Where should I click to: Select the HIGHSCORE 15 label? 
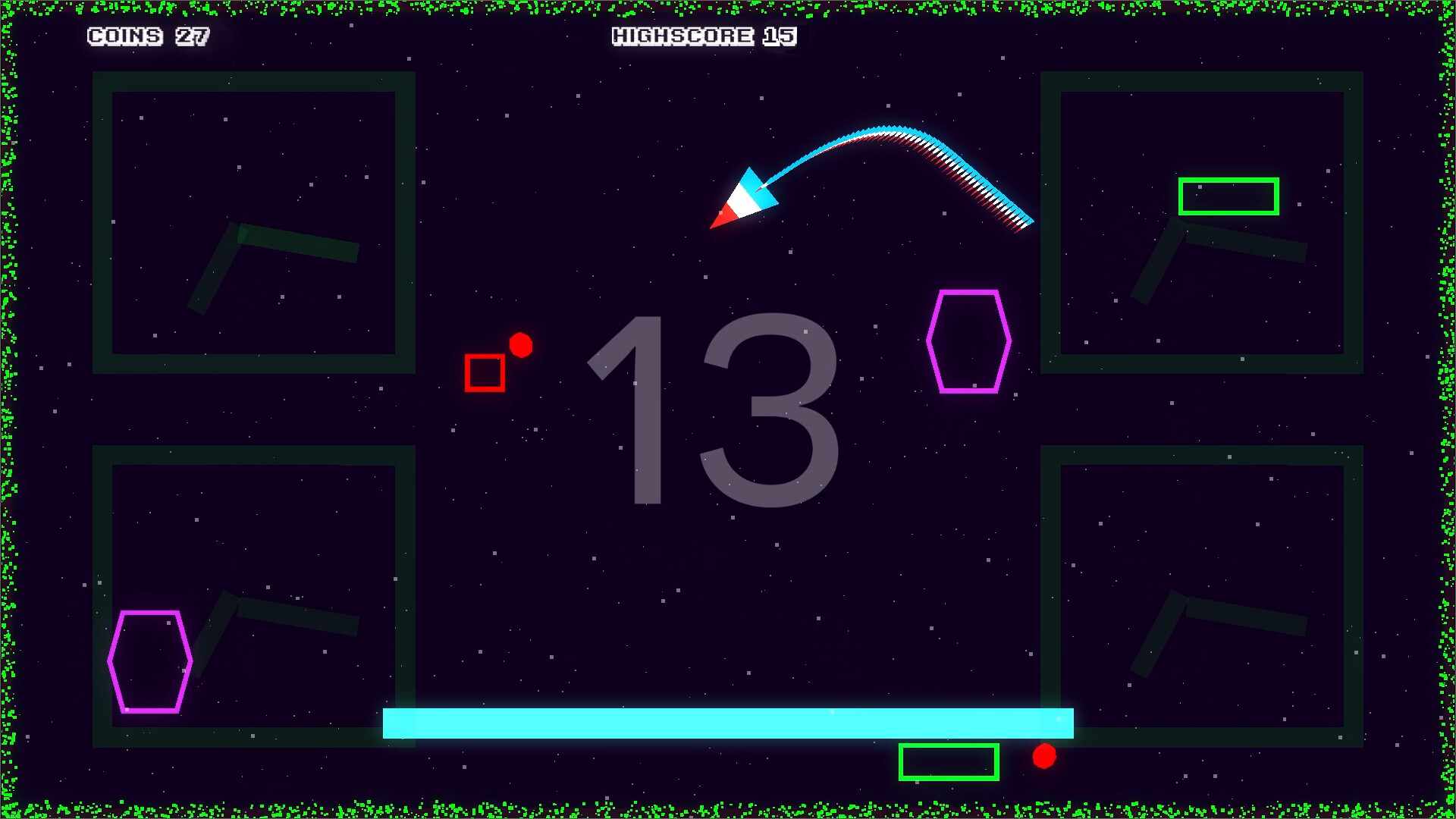point(704,36)
